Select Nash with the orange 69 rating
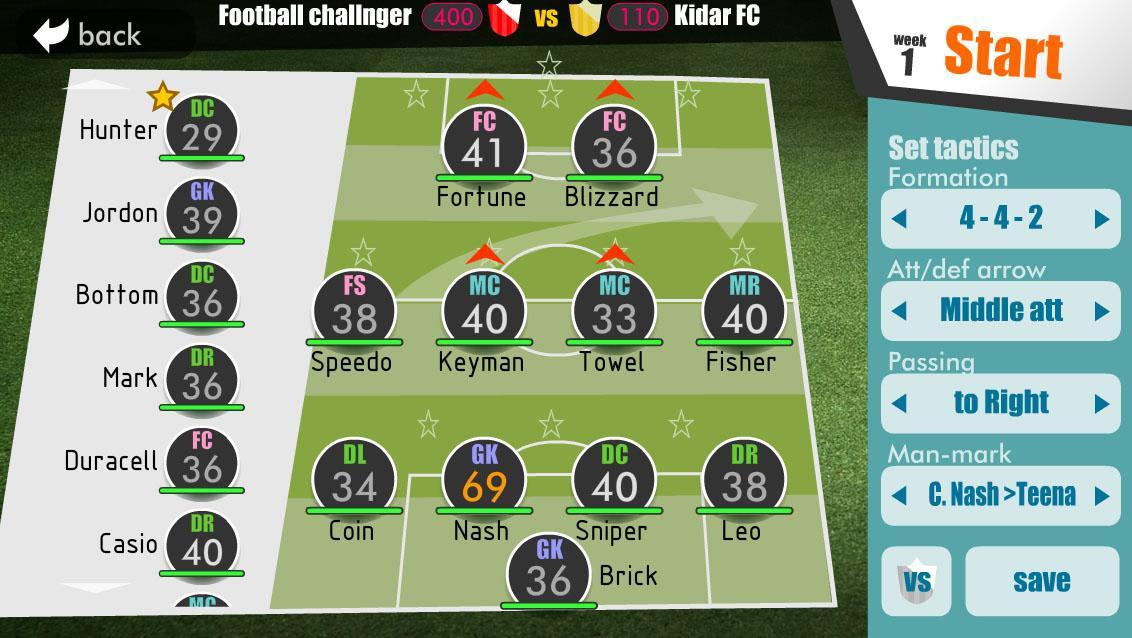The height and width of the screenshot is (638, 1132). coord(484,477)
